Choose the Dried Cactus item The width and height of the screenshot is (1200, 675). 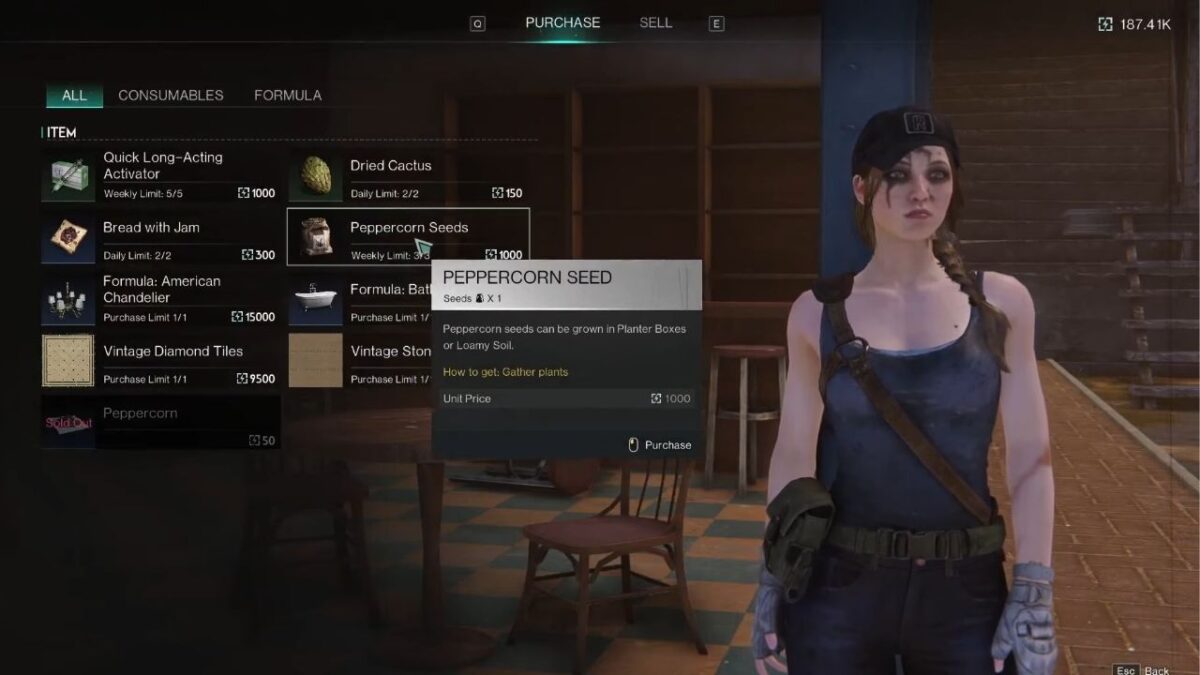[407, 176]
